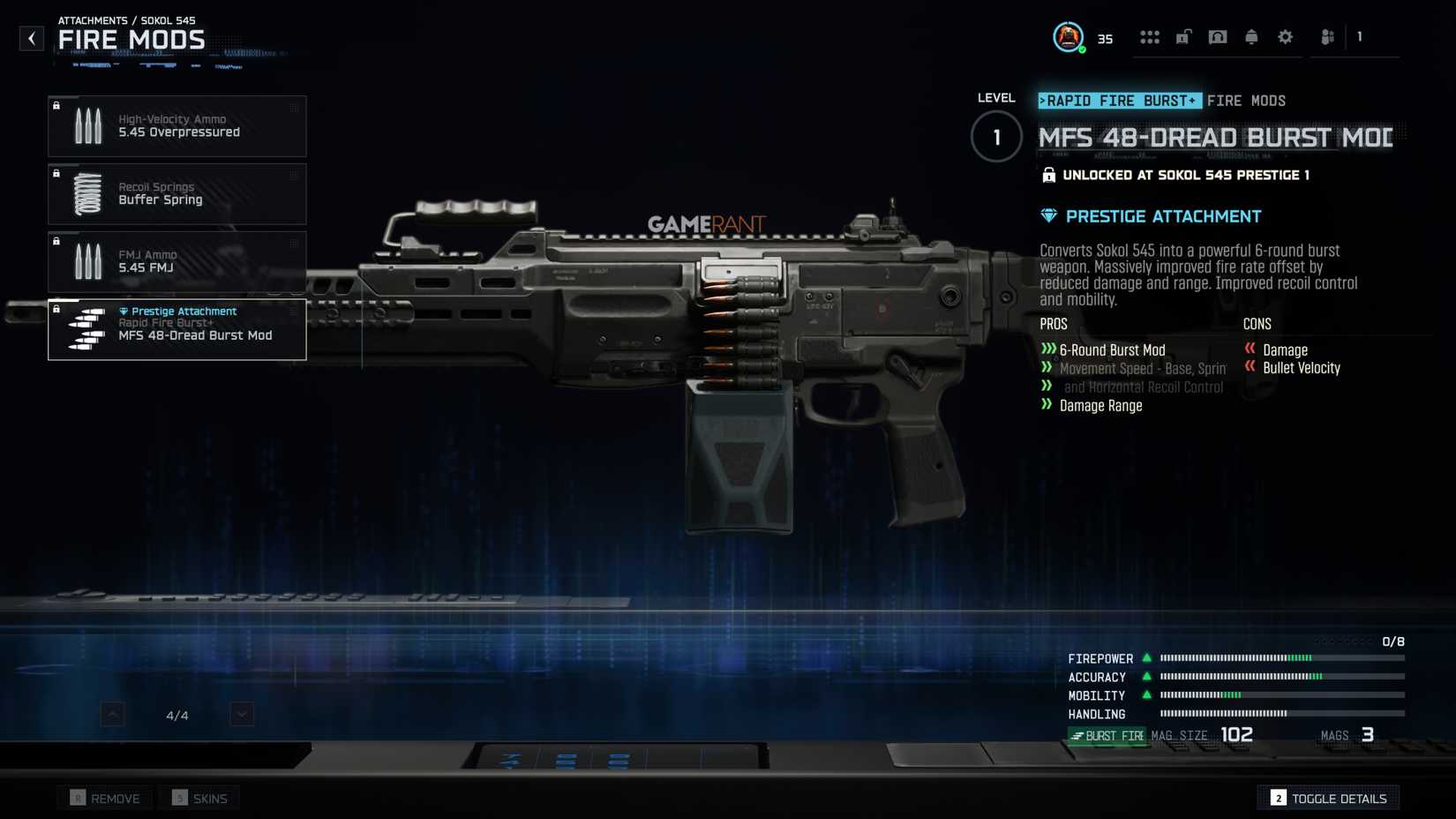Screen dimensions: 1456x819
Task: Open the social/friends icon in top bar
Action: point(1326,37)
